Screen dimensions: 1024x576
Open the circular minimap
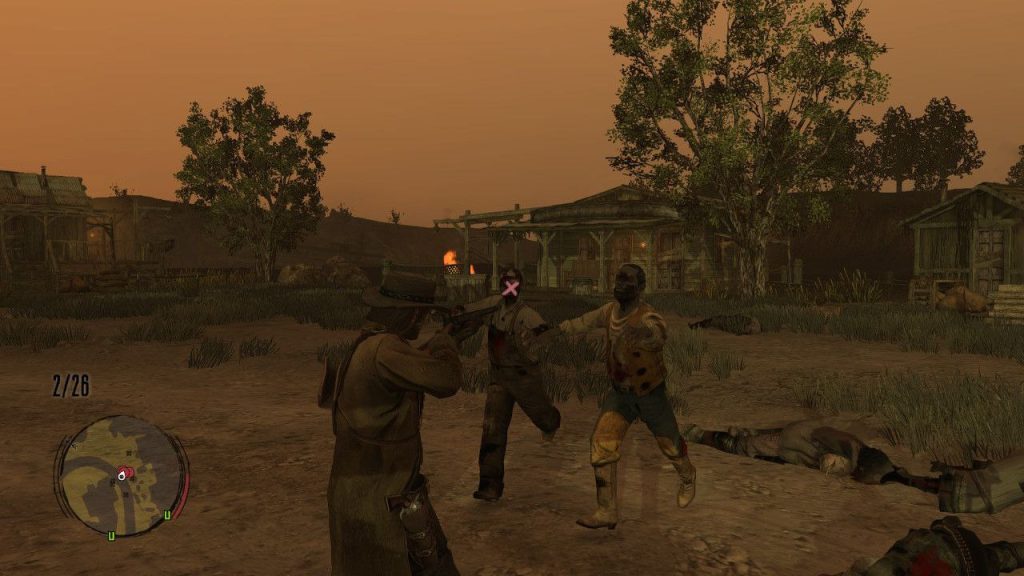click(121, 475)
